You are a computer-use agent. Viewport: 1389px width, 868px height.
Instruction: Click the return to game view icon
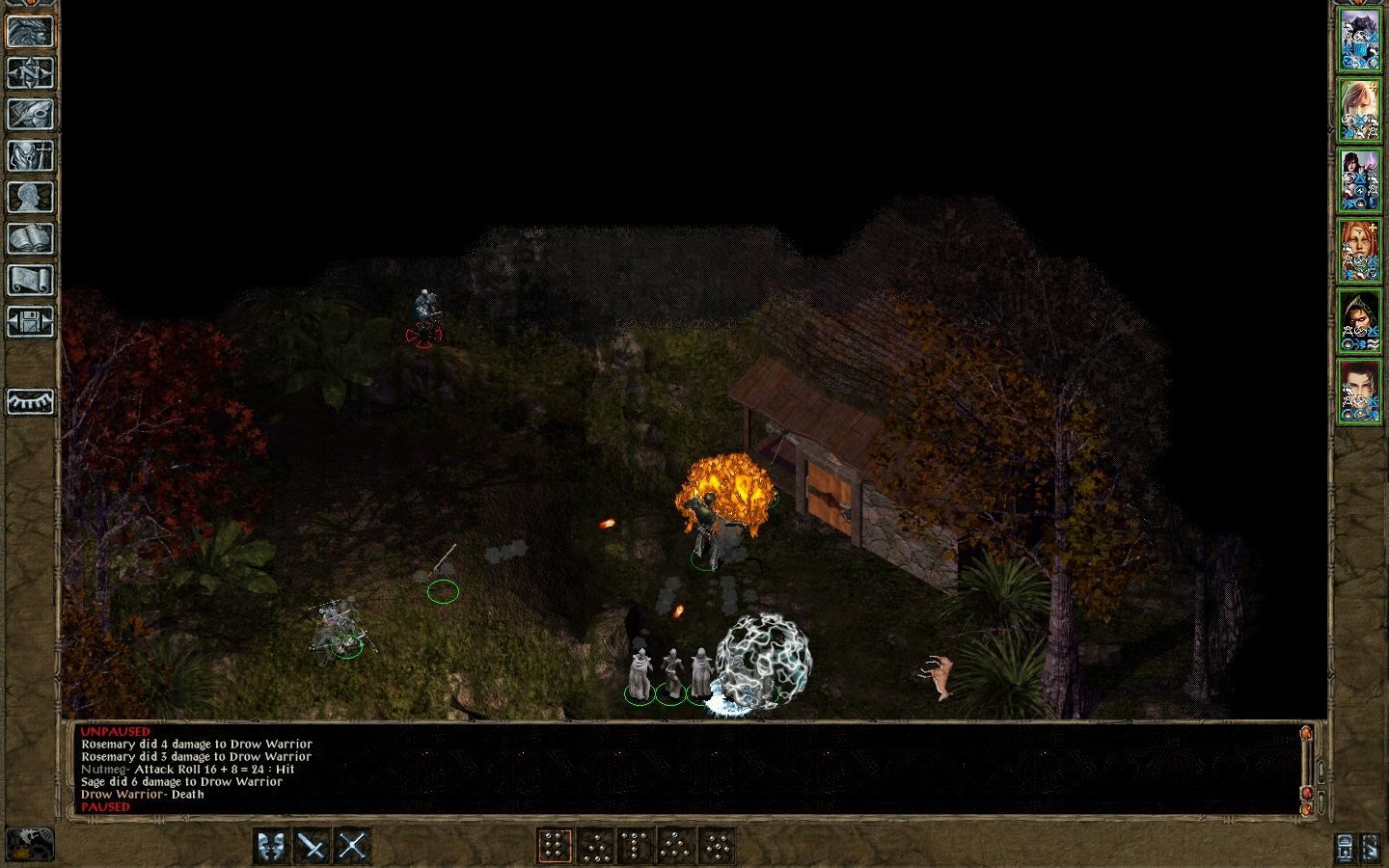tap(30, 29)
